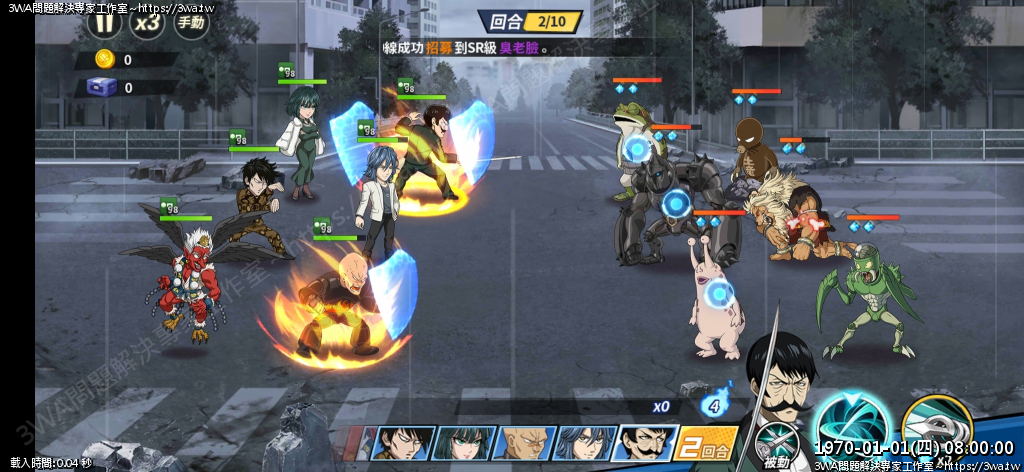This screenshot has width=1024, height=472.
Task: Select the Fubuki turn order portrait
Action: [x=464, y=443]
